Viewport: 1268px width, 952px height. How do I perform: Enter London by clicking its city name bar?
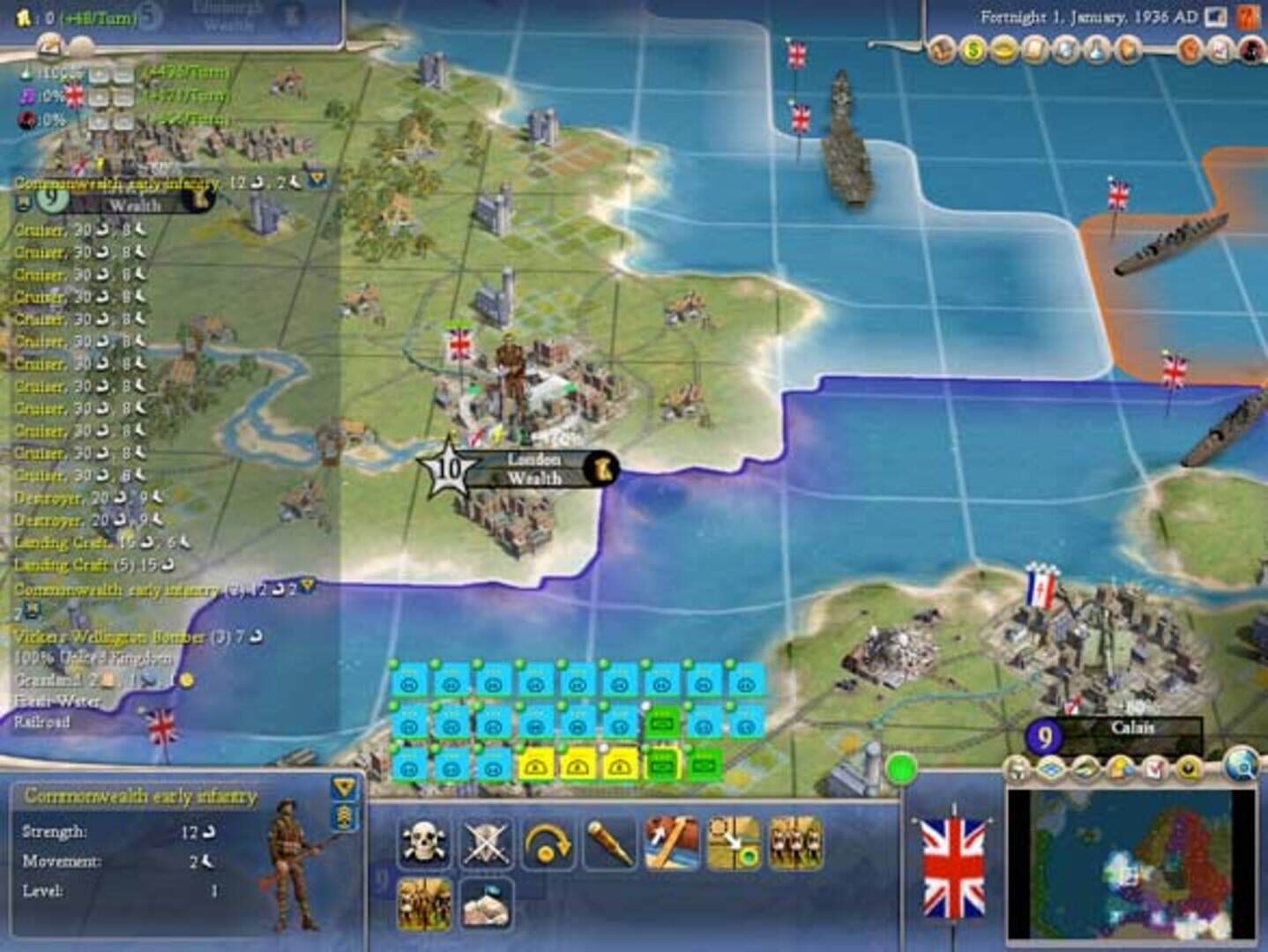click(535, 457)
